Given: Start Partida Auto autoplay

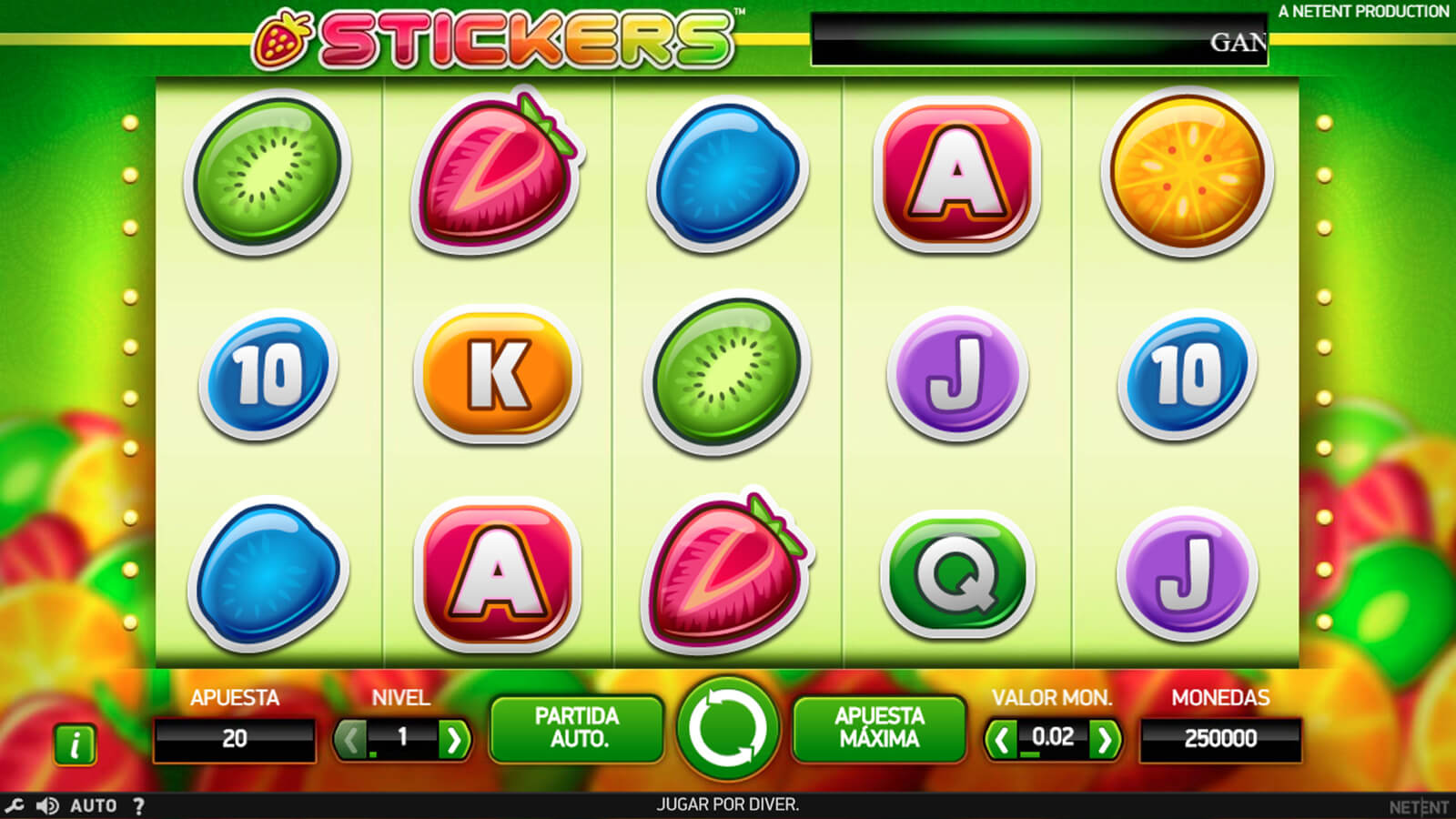Looking at the screenshot, I should [x=577, y=728].
